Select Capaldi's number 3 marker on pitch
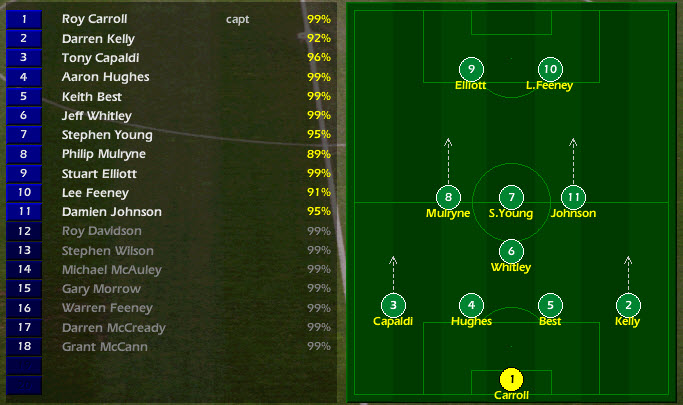Viewport: 683px width, 405px height. click(x=393, y=305)
